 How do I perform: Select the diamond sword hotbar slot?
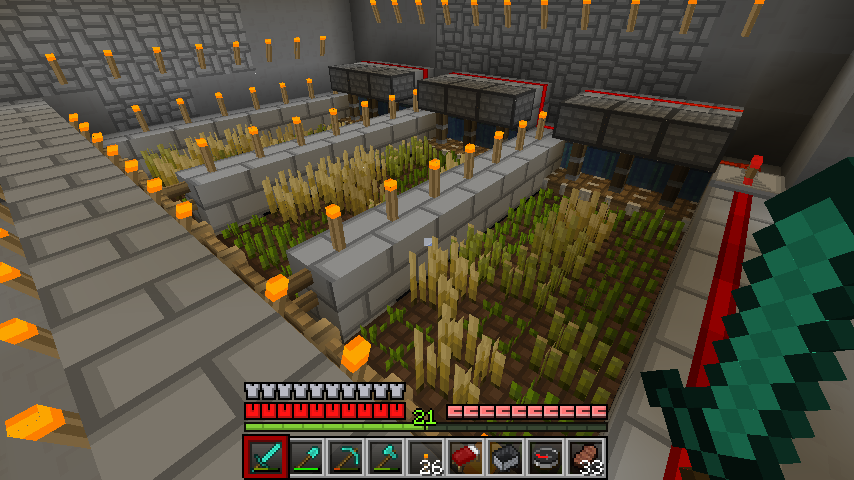(x=265, y=457)
